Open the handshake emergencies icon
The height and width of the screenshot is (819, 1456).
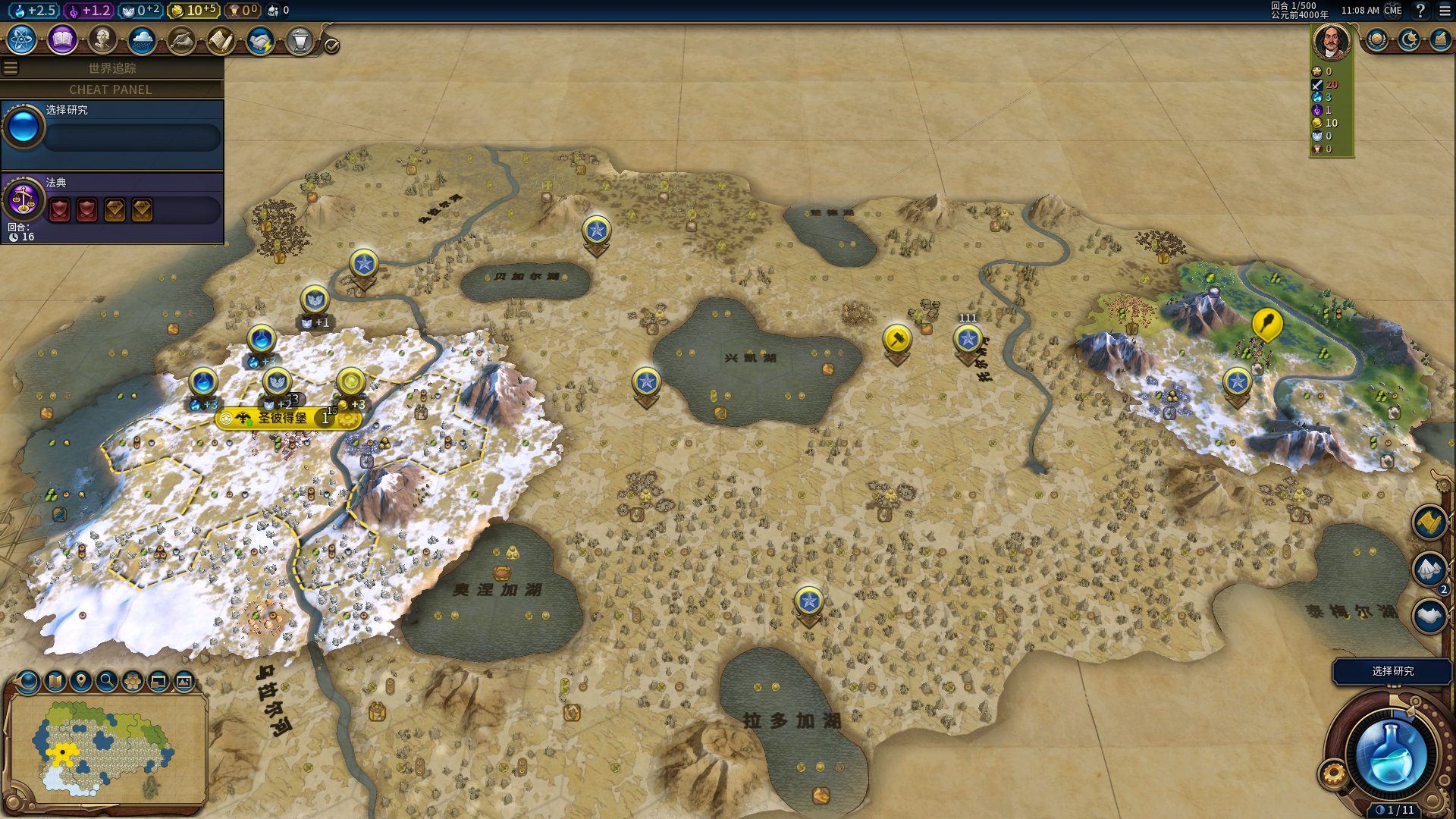click(x=260, y=40)
